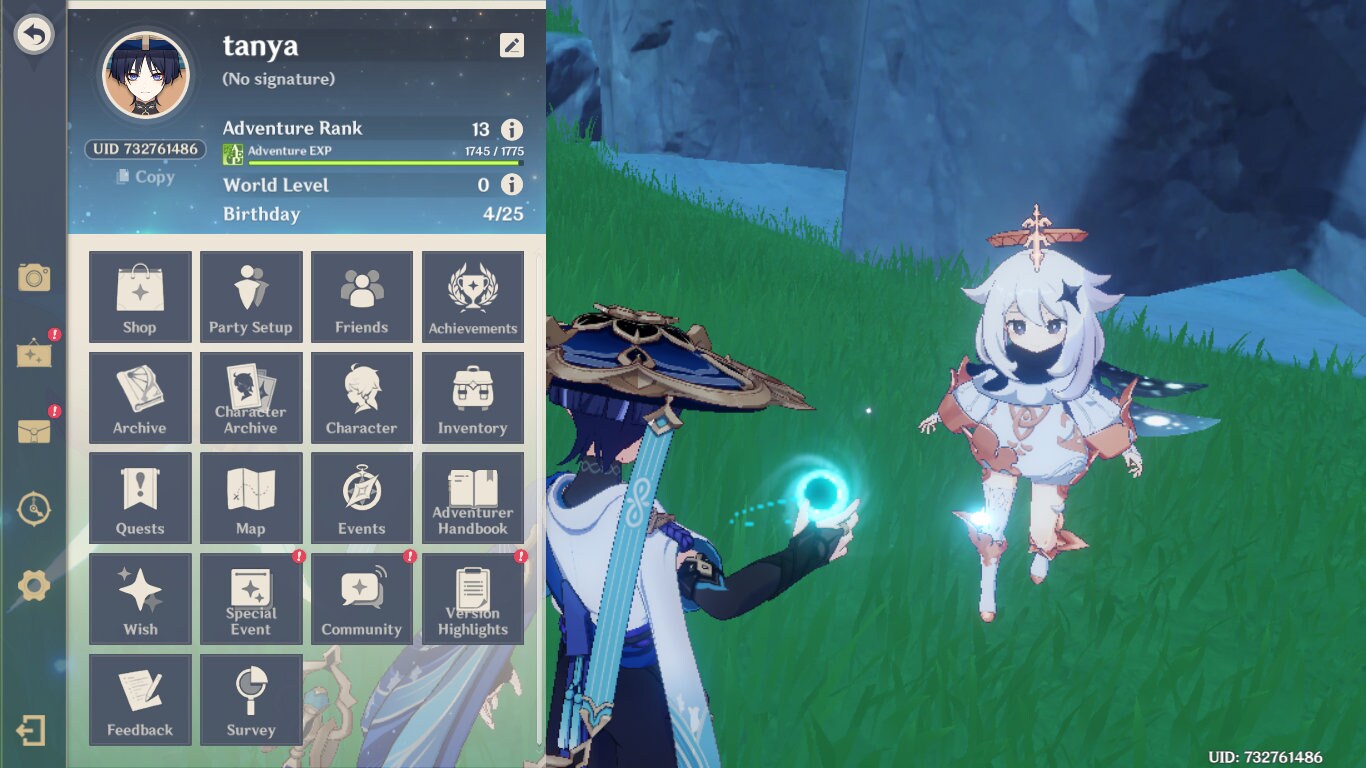This screenshot has height=768, width=1366.
Task: Open the Adventurer Handbook
Action: point(473,498)
